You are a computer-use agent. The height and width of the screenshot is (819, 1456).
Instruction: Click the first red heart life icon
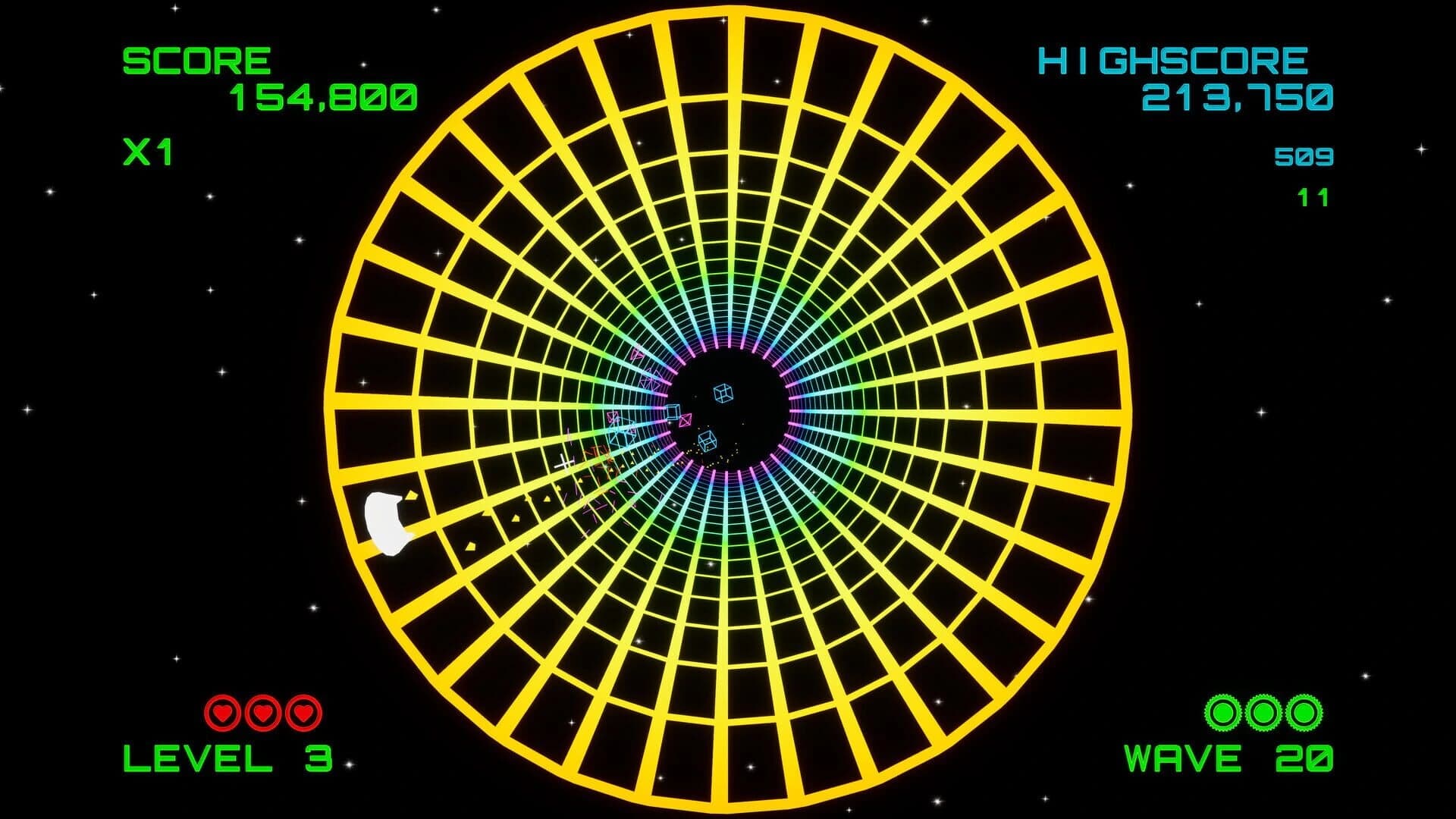coord(222,711)
